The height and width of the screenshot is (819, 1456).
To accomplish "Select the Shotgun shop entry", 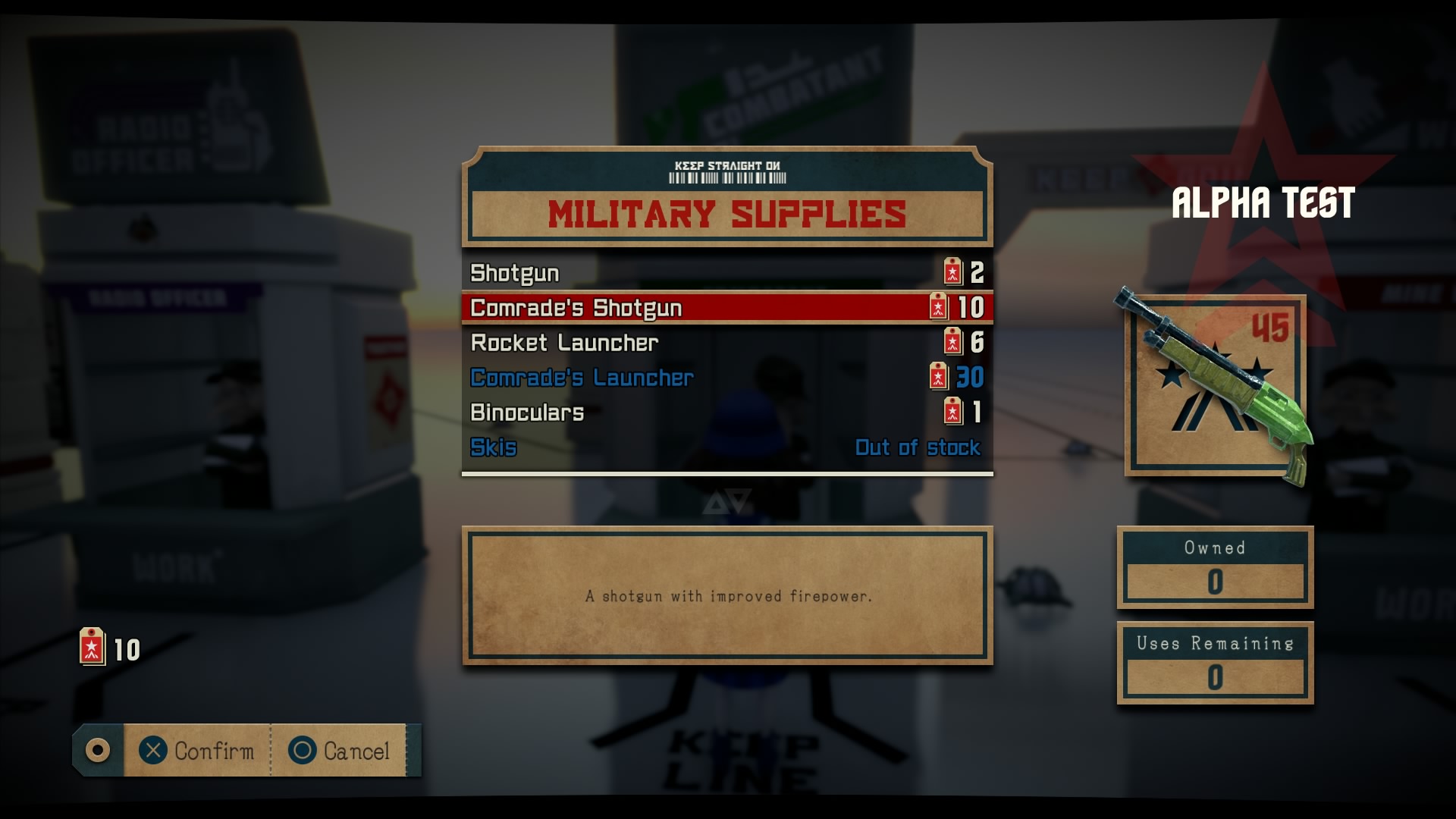I will pyautogui.click(x=726, y=273).
